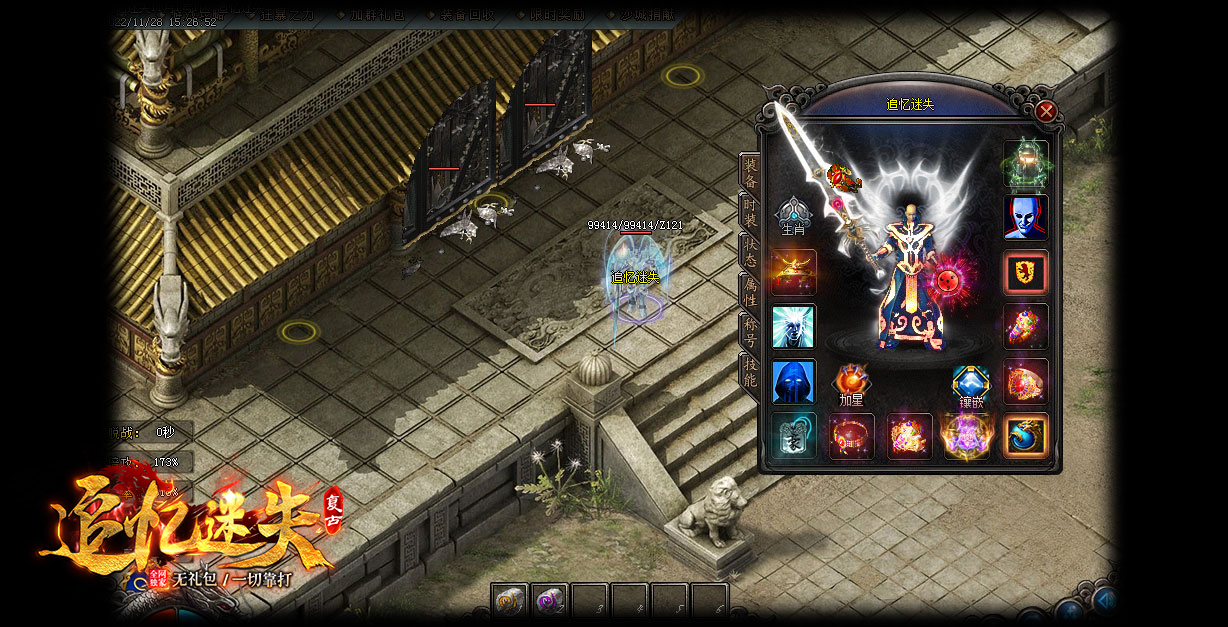1228x627 pixels.
Task: Open the 装备回收 equipment recycle menu
Action: (465, 15)
